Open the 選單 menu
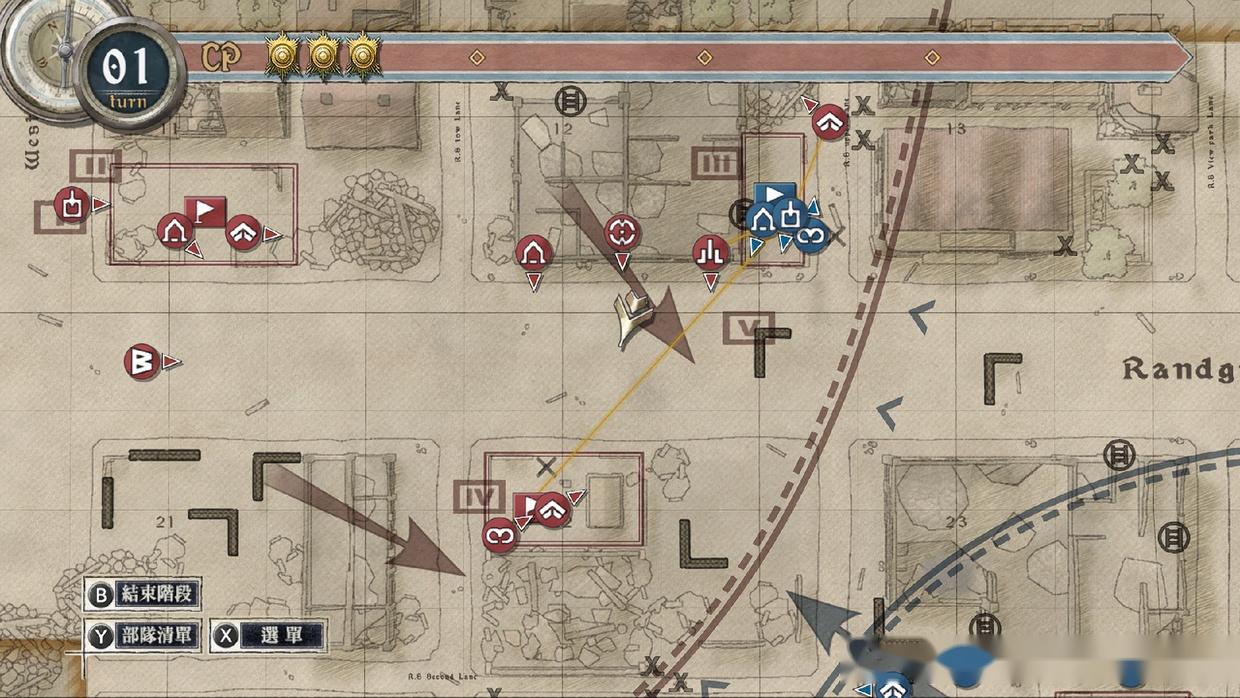 tap(268, 635)
